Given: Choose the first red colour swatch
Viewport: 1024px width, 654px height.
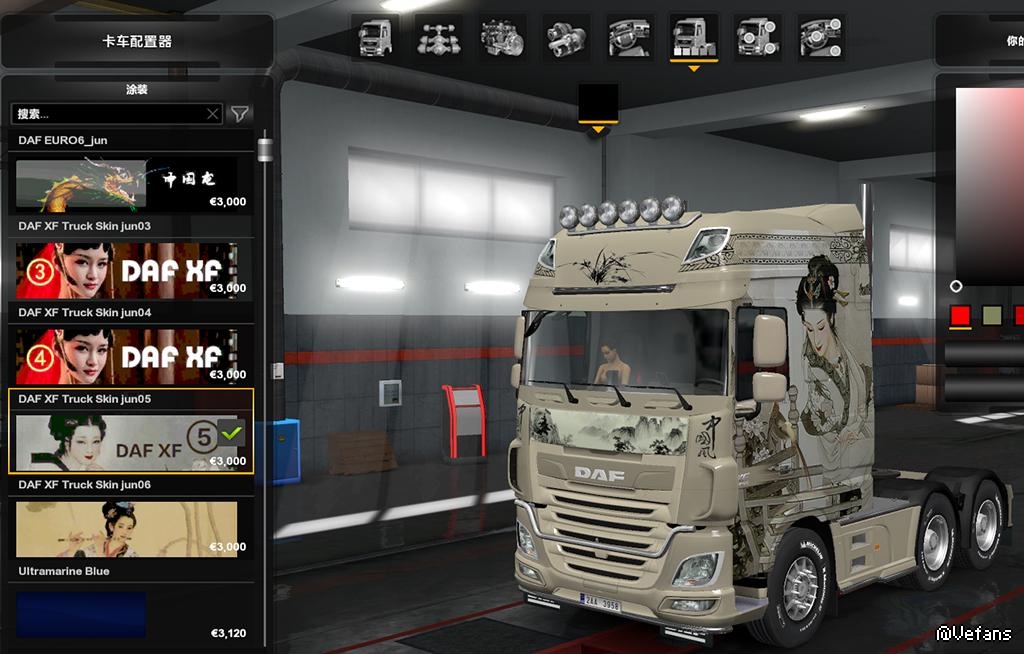Looking at the screenshot, I should pos(960,316).
